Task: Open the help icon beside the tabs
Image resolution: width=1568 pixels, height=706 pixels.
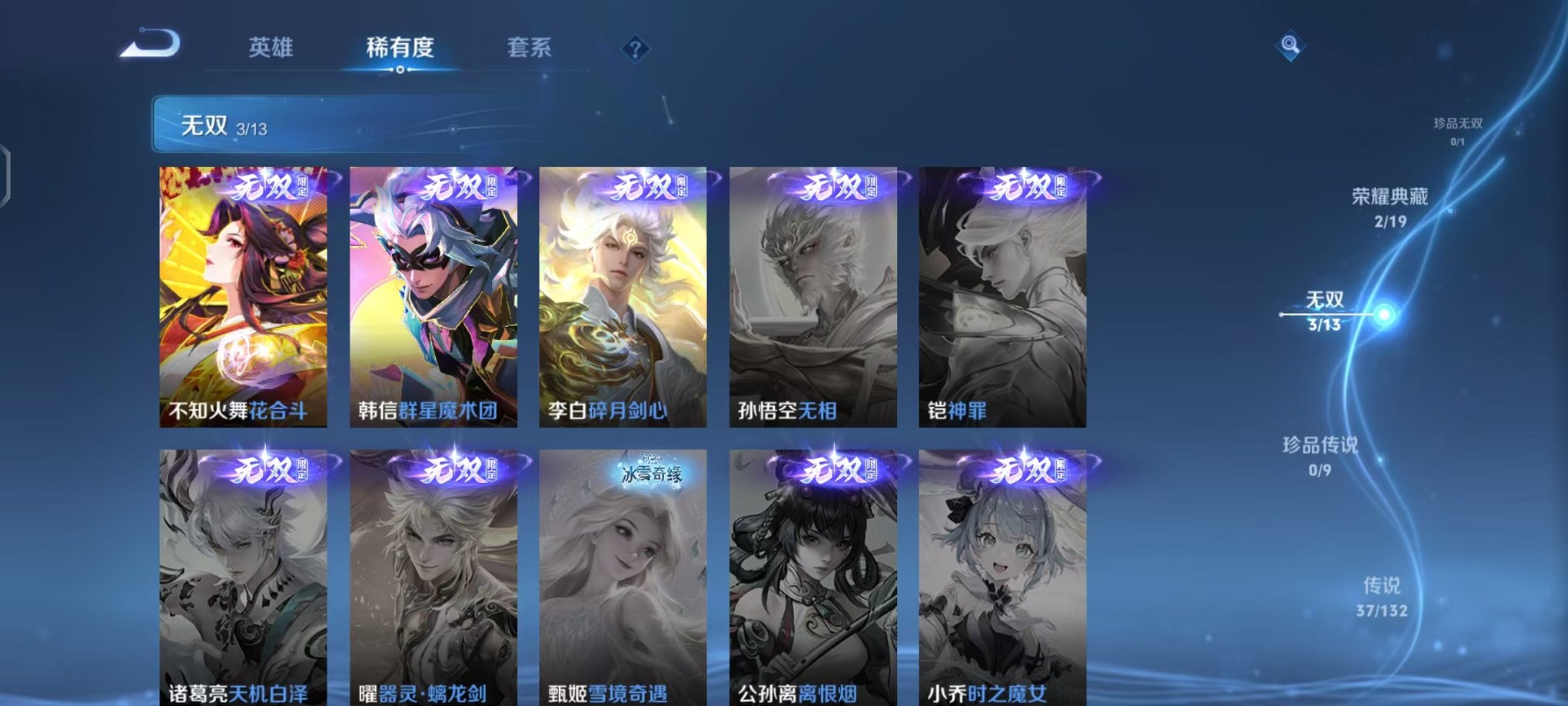Action: coord(634,49)
